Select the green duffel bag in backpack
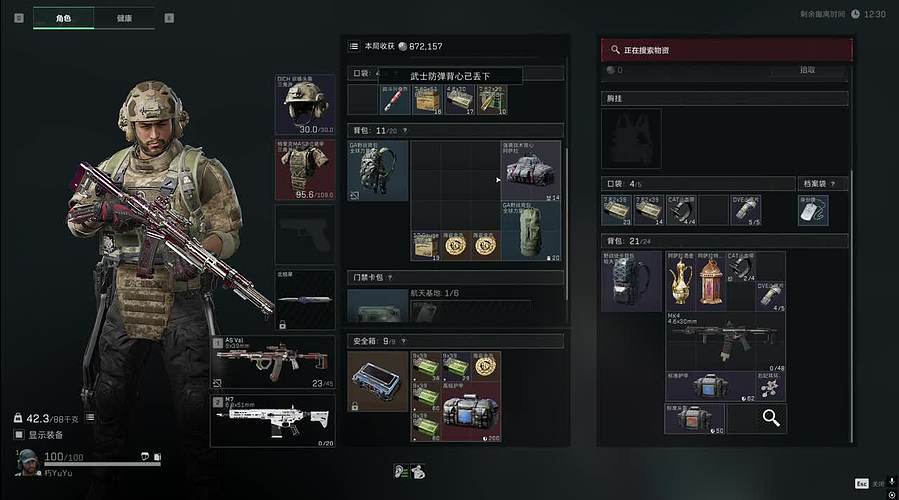 coord(530,228)
